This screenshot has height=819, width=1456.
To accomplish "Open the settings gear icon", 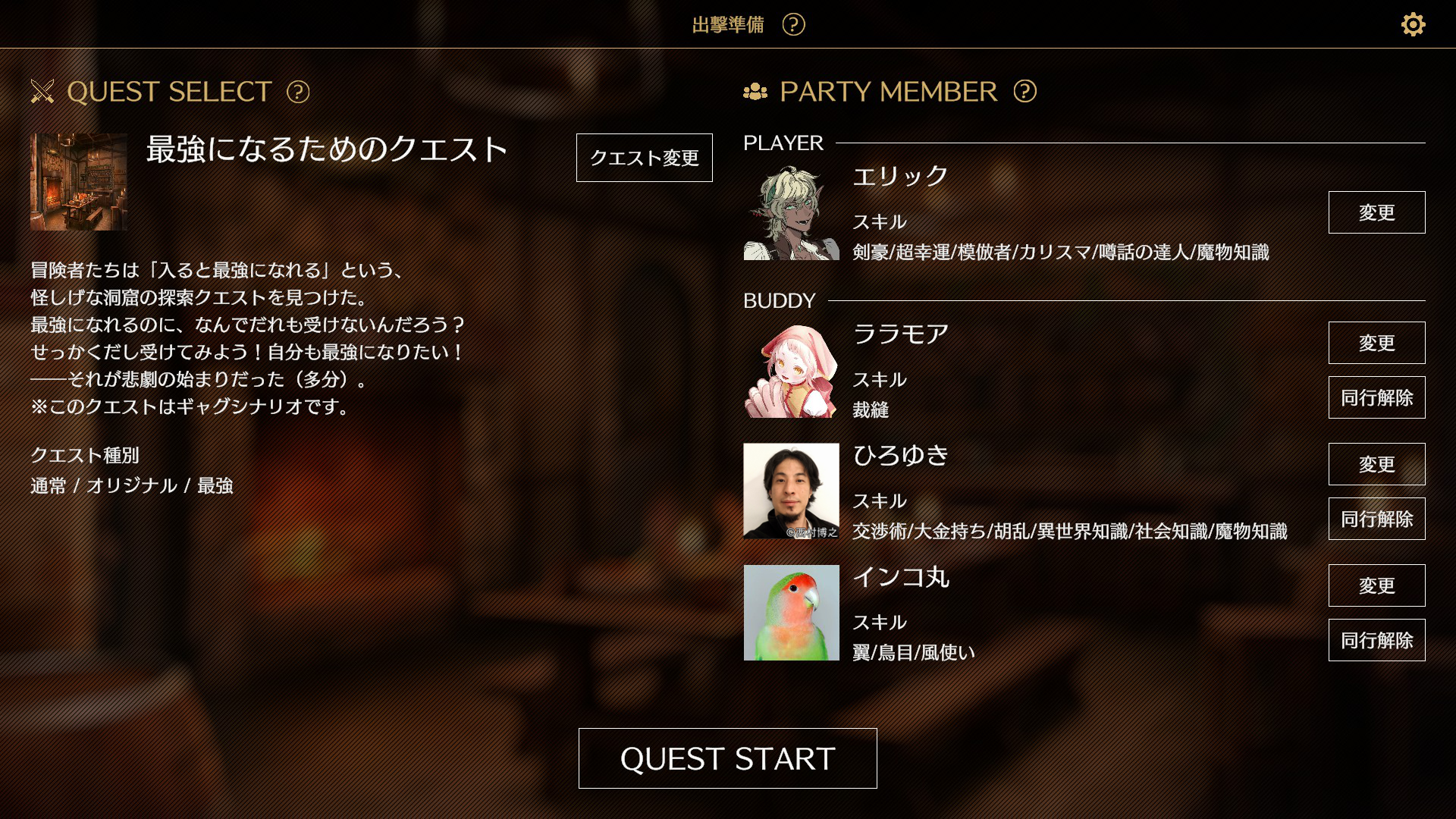I will (1413, 24).
